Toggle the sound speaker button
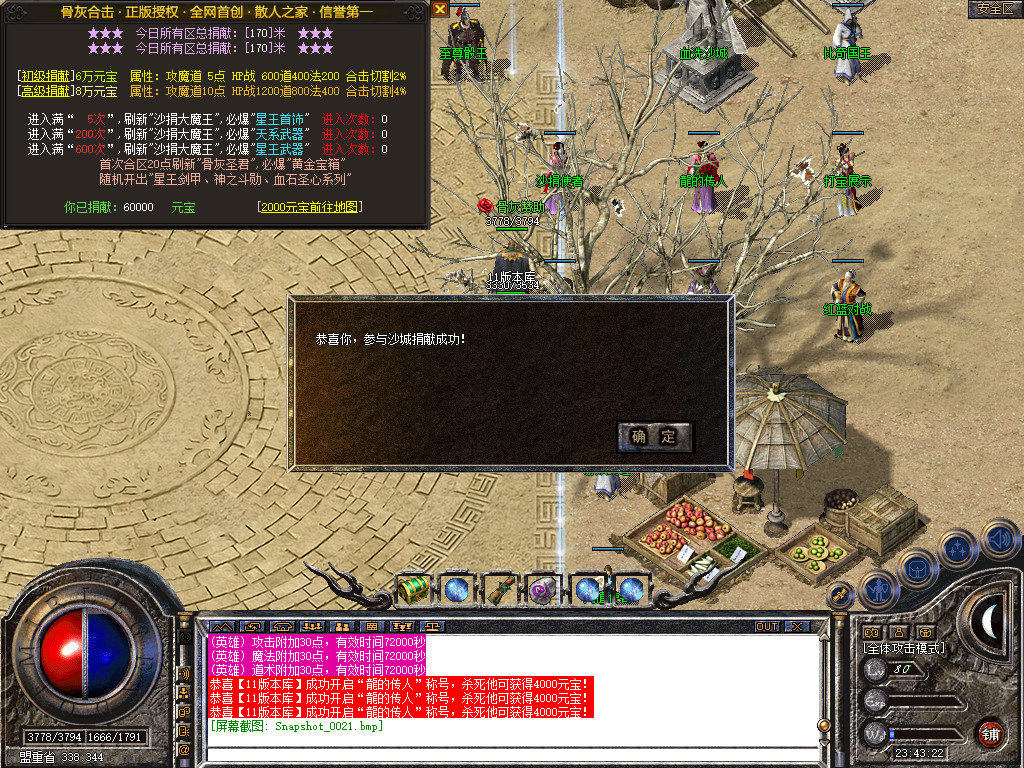Viewport: 1024px width, 768px height. pos(1000,539)
